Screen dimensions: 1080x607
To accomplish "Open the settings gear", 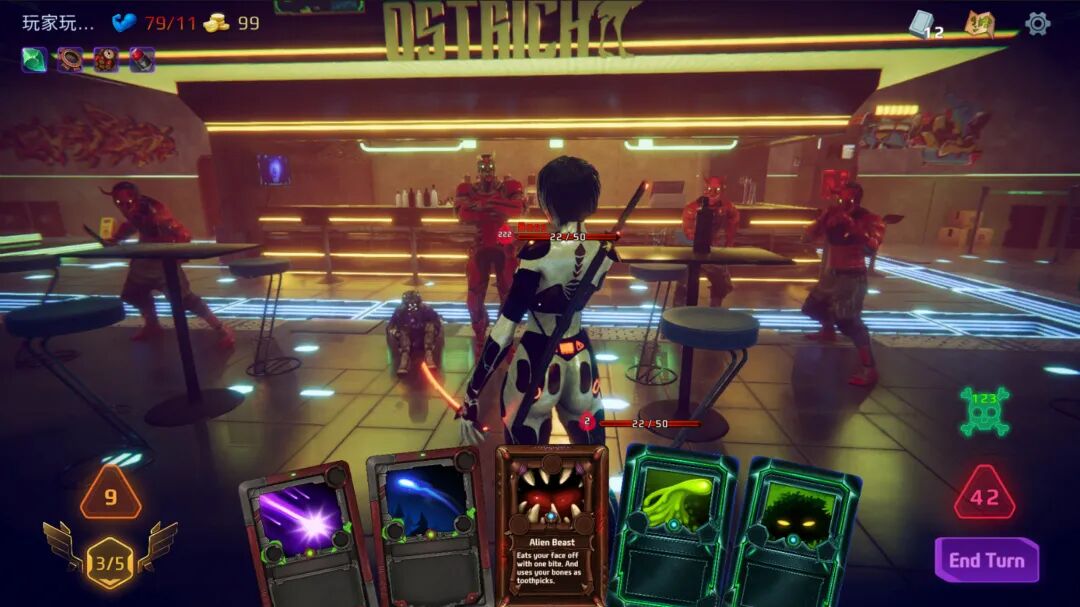I will [x=1037, y=23].
